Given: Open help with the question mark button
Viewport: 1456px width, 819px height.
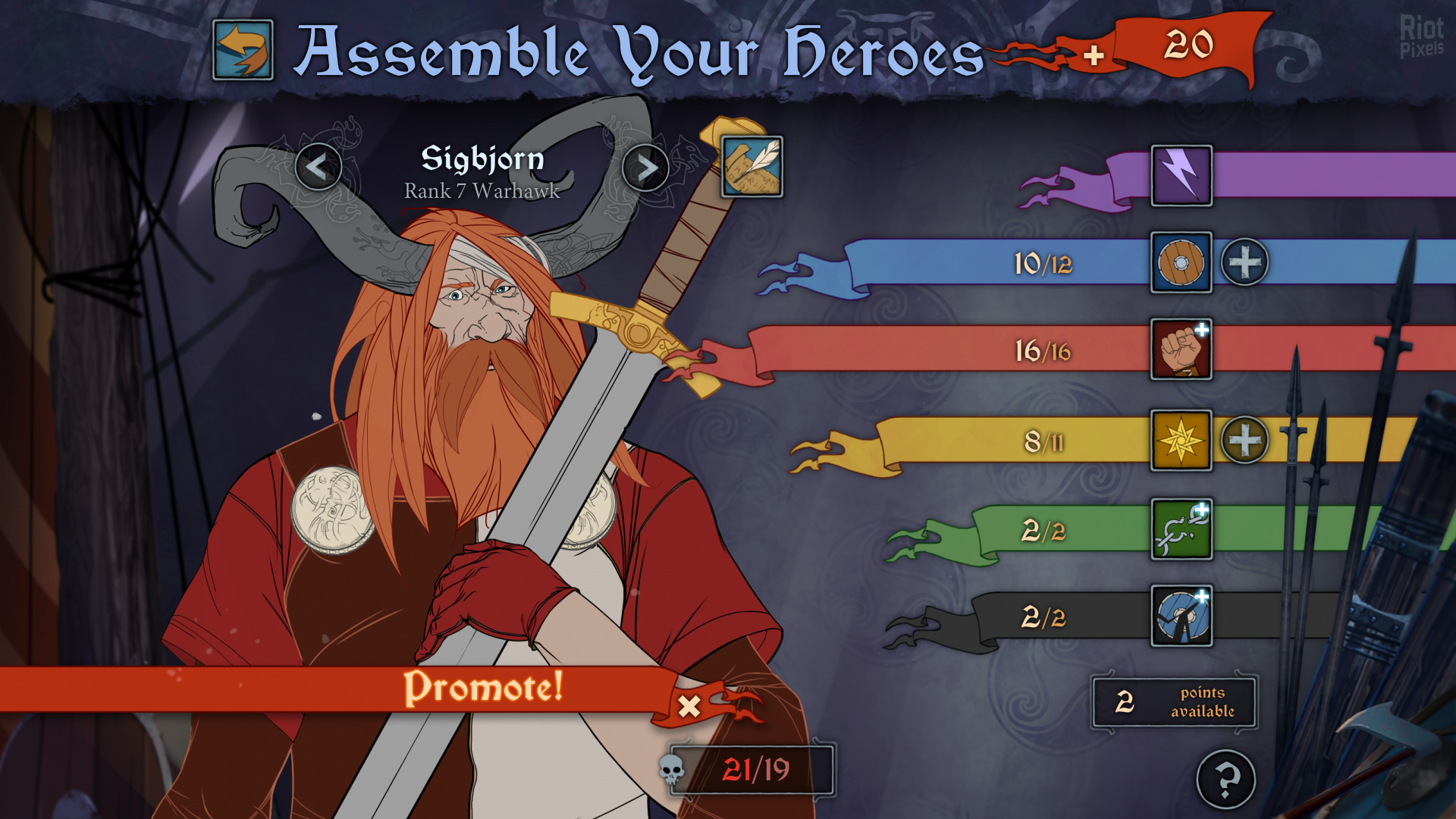Looking at the screenshot, I should click(1225, 779).
